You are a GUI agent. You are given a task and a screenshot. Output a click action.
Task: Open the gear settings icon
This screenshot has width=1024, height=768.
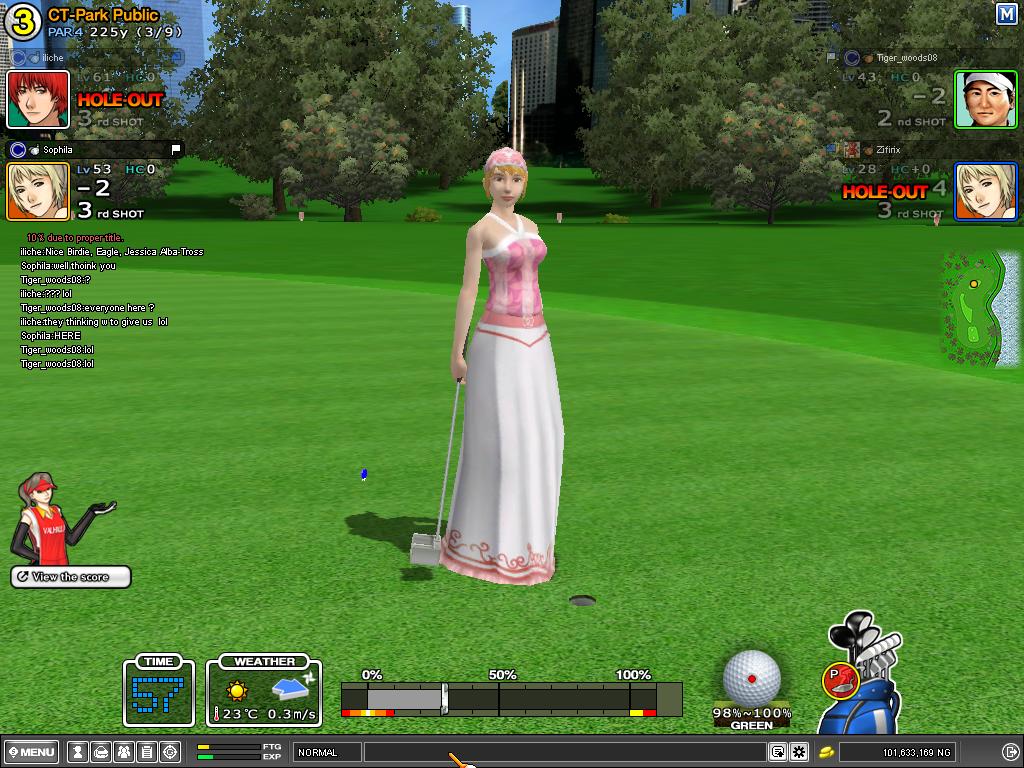[x=799, y=752]
